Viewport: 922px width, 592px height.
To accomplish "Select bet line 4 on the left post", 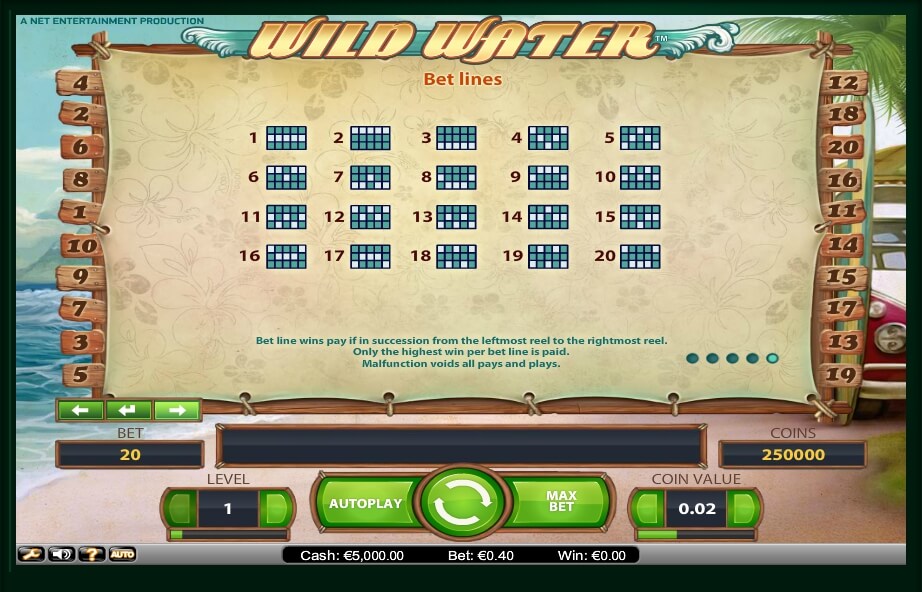I will 80,84.
